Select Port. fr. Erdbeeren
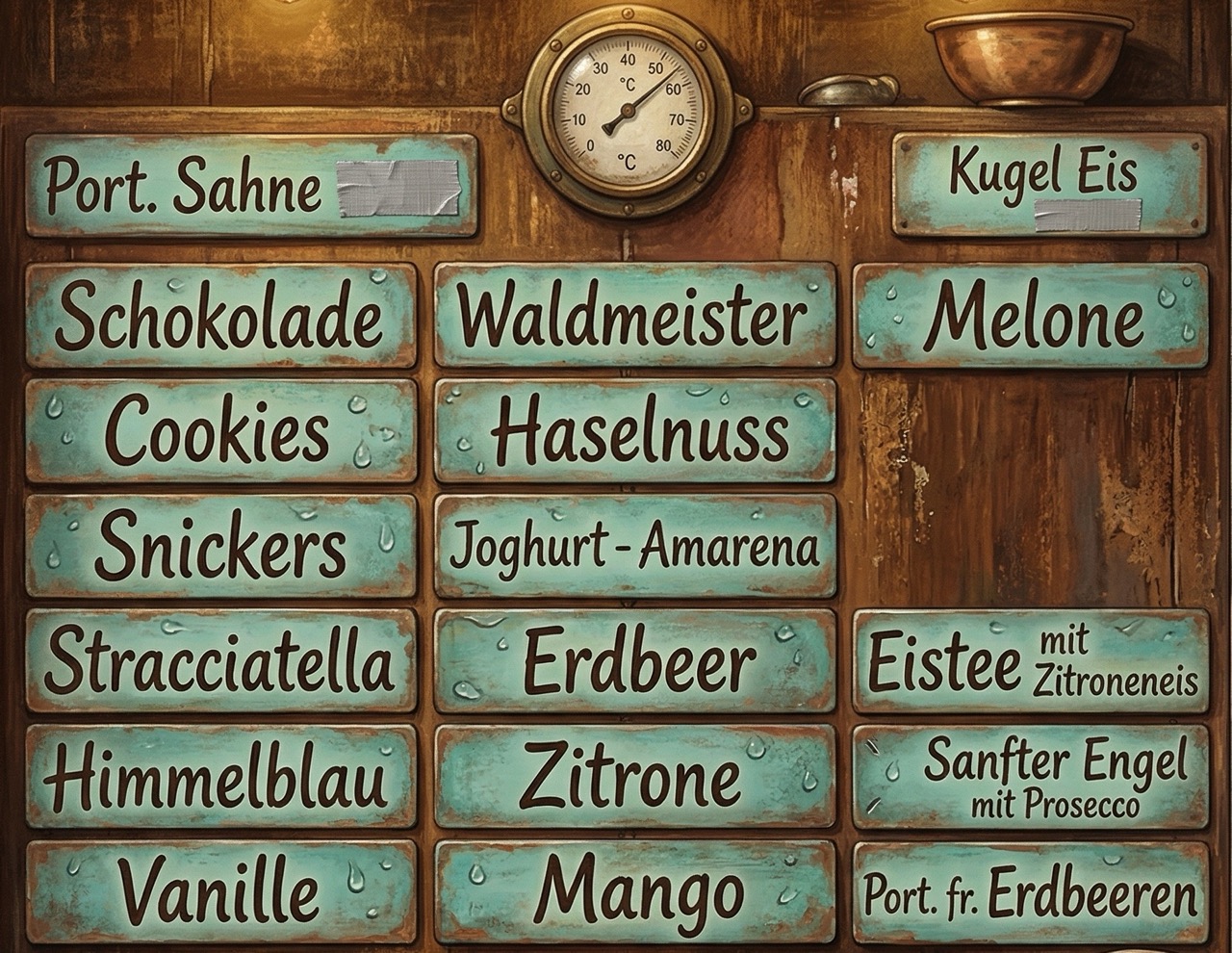The image size is (1232, 953). point(1030,893)
